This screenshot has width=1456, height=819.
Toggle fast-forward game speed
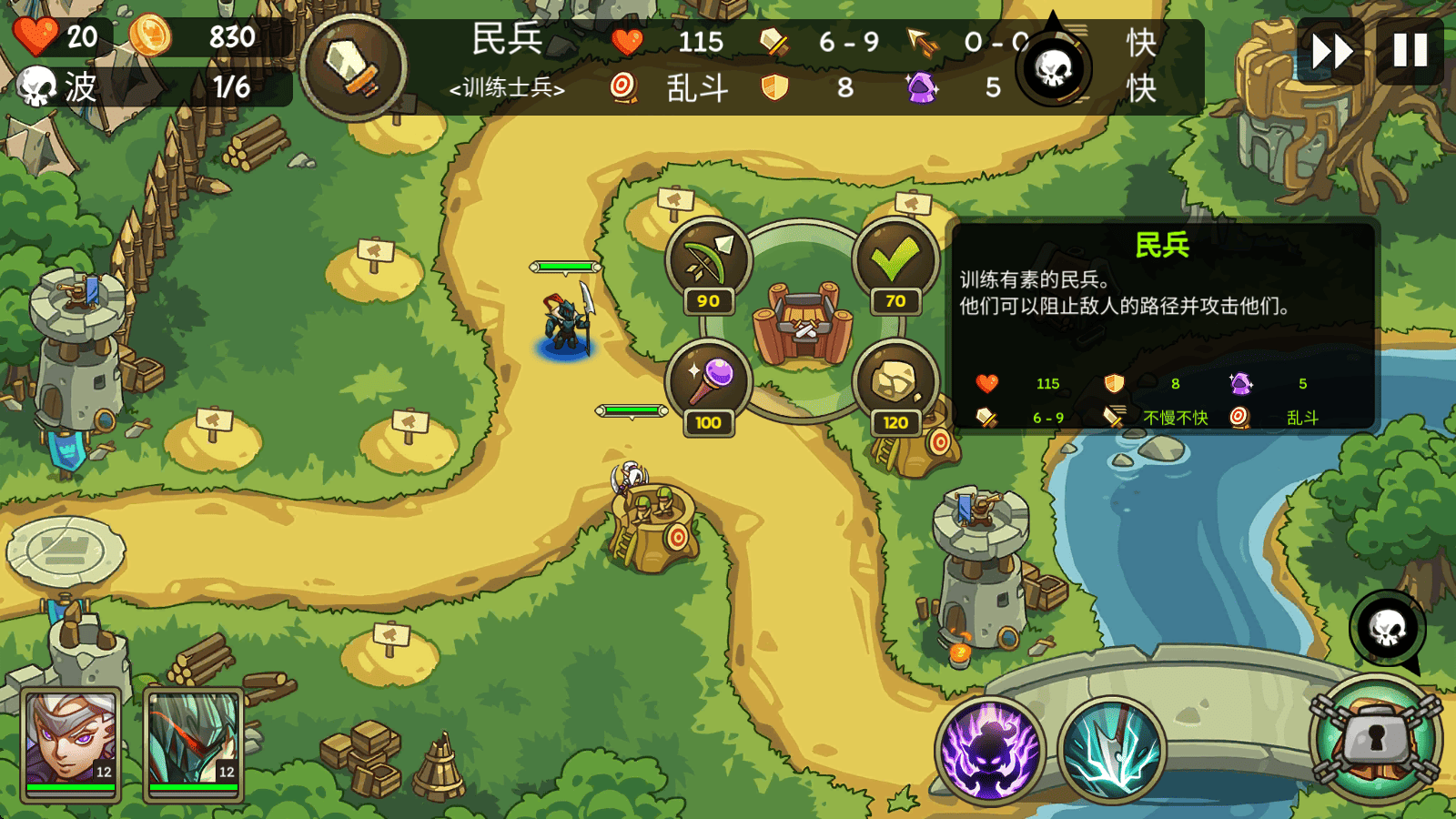(1330, 51)
